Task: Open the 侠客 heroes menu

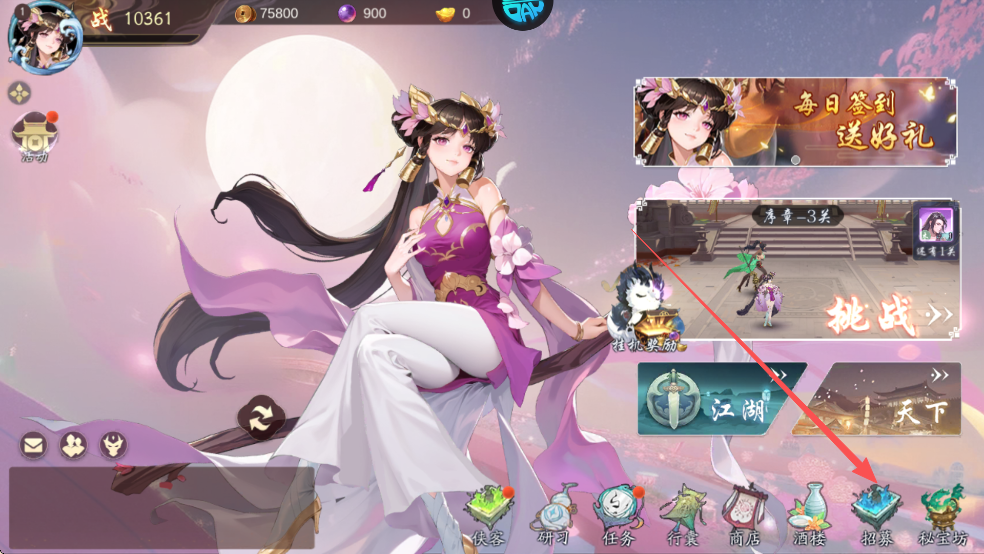Action: tap(489, 514)
